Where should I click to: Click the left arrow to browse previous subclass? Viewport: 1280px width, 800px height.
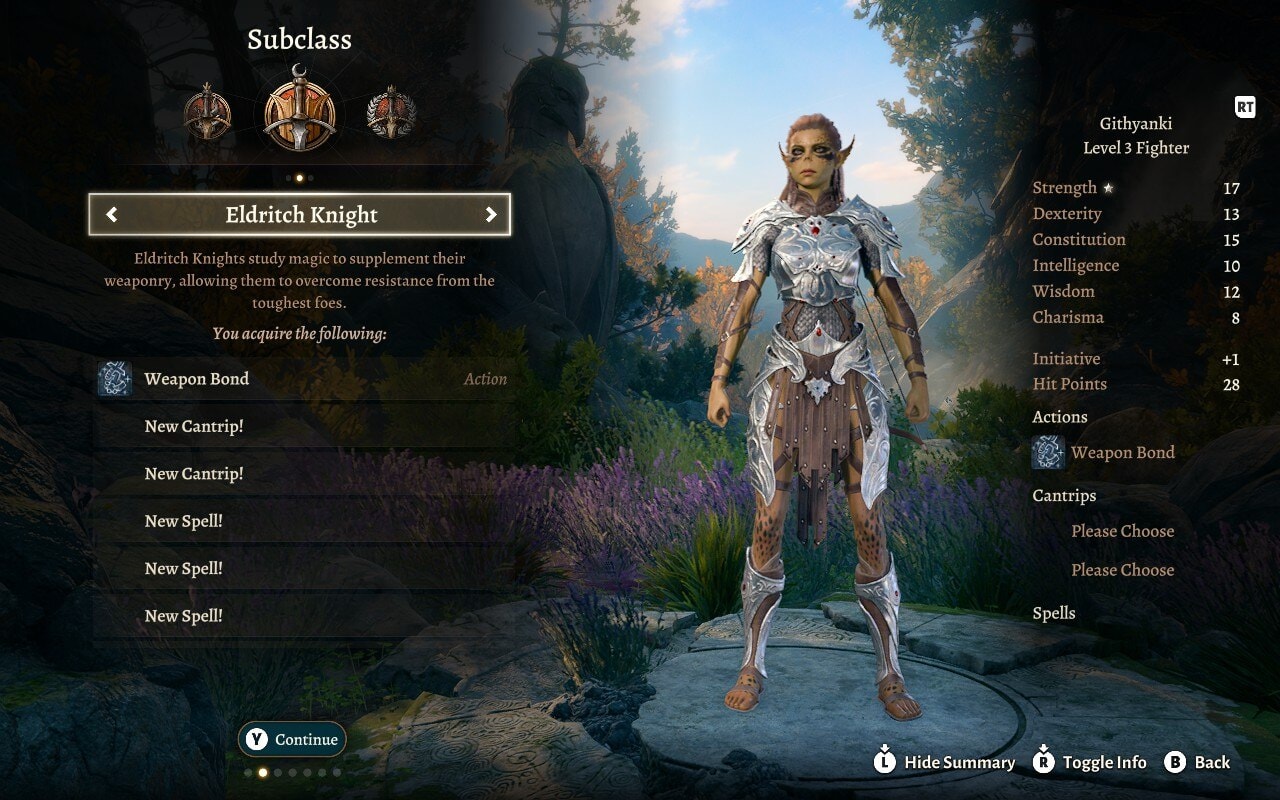tap(112, 215)
